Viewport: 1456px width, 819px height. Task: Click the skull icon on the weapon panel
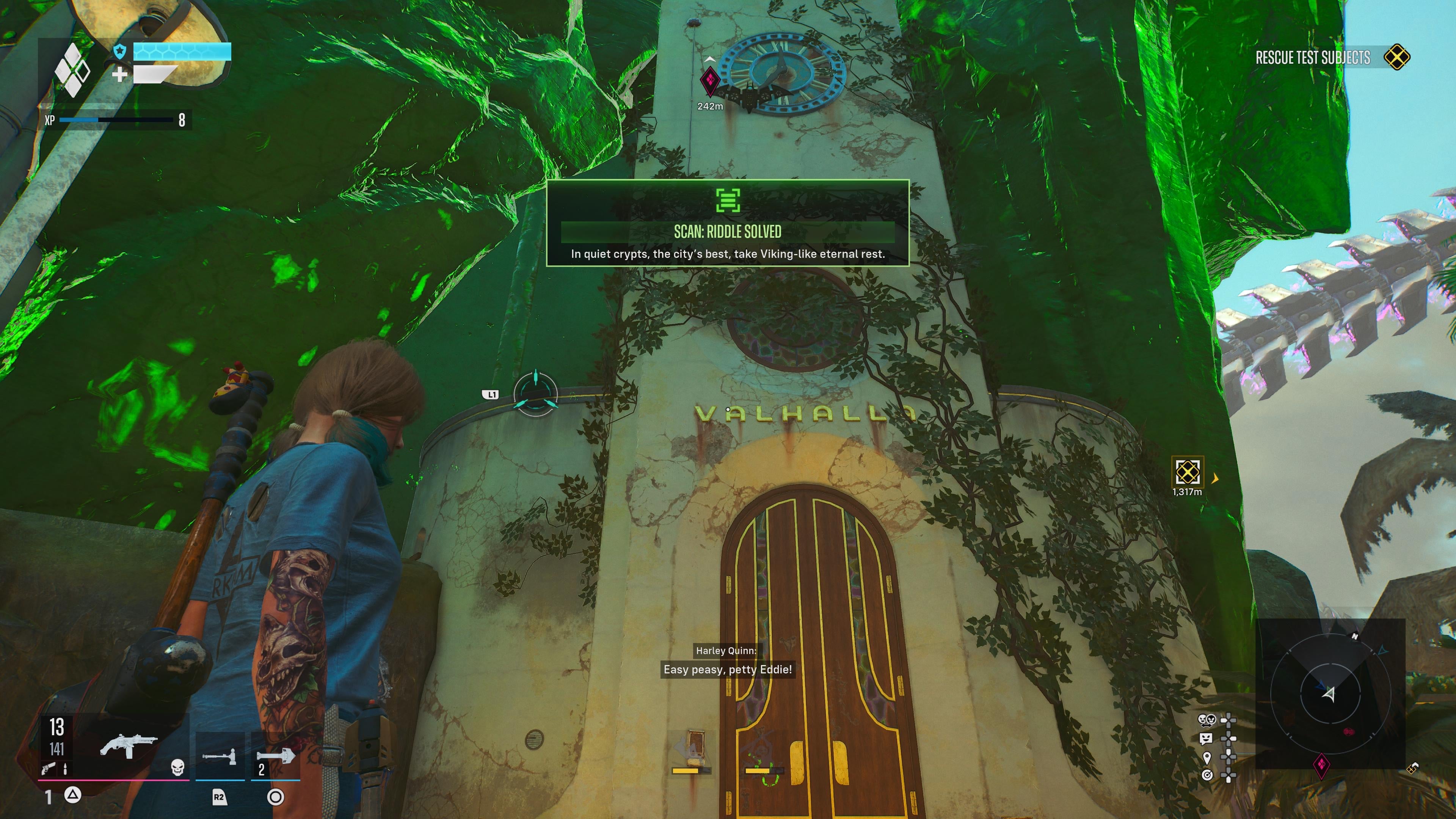tap(177, 767)
